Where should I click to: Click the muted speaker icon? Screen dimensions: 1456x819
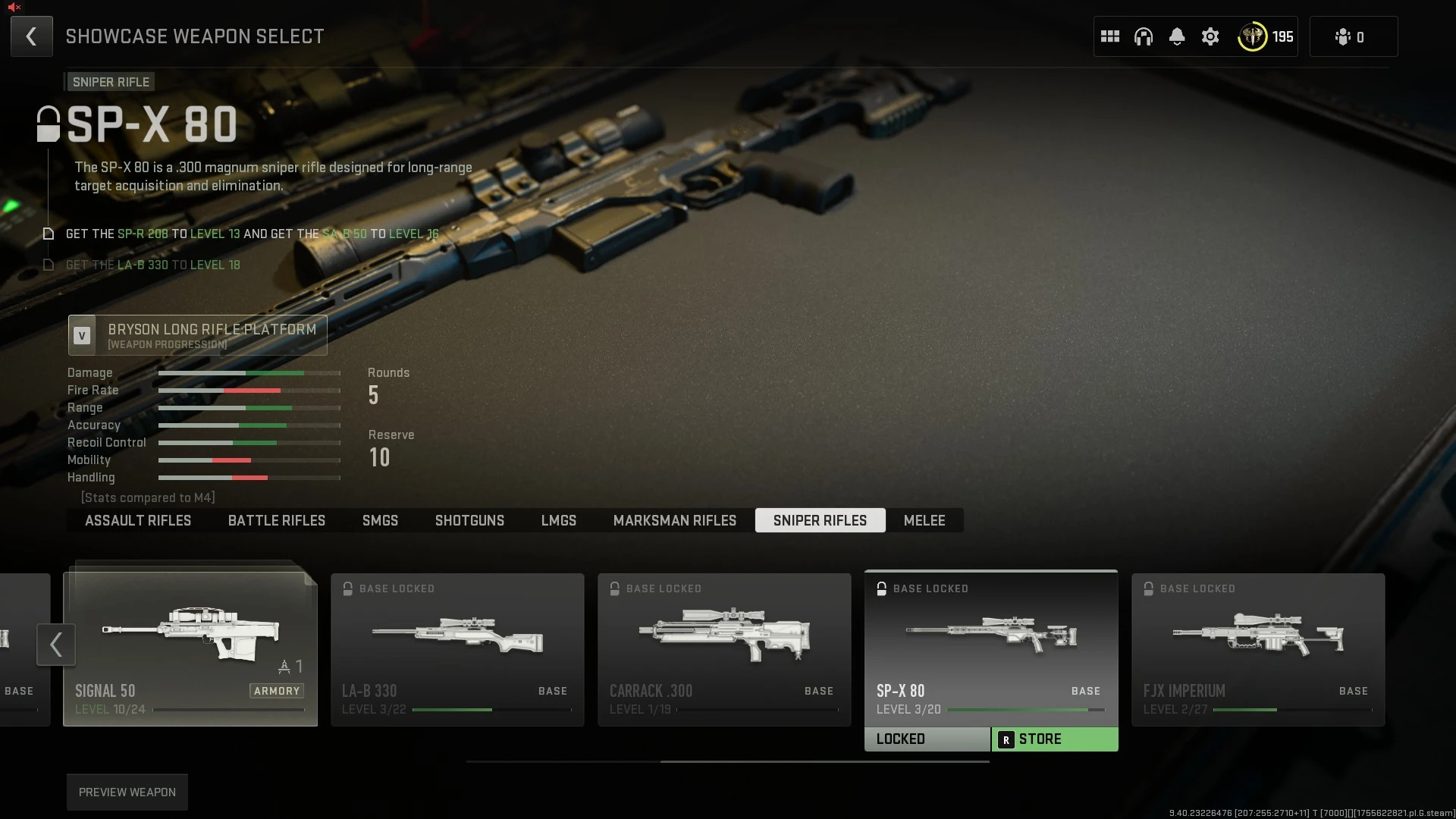[13, 8]
